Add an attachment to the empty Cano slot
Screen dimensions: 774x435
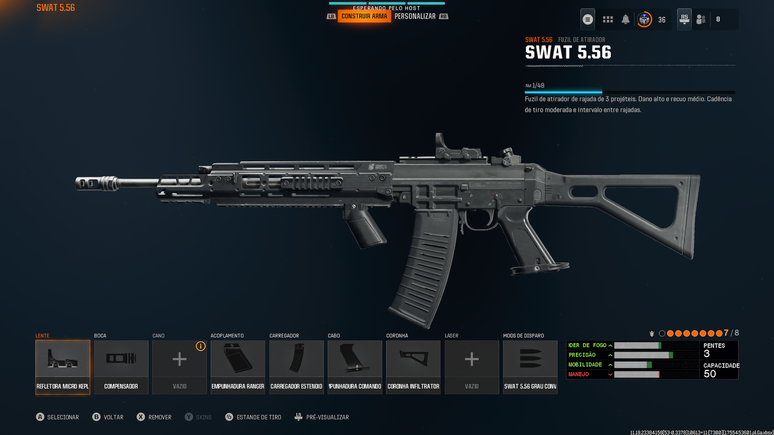point(179,366)
